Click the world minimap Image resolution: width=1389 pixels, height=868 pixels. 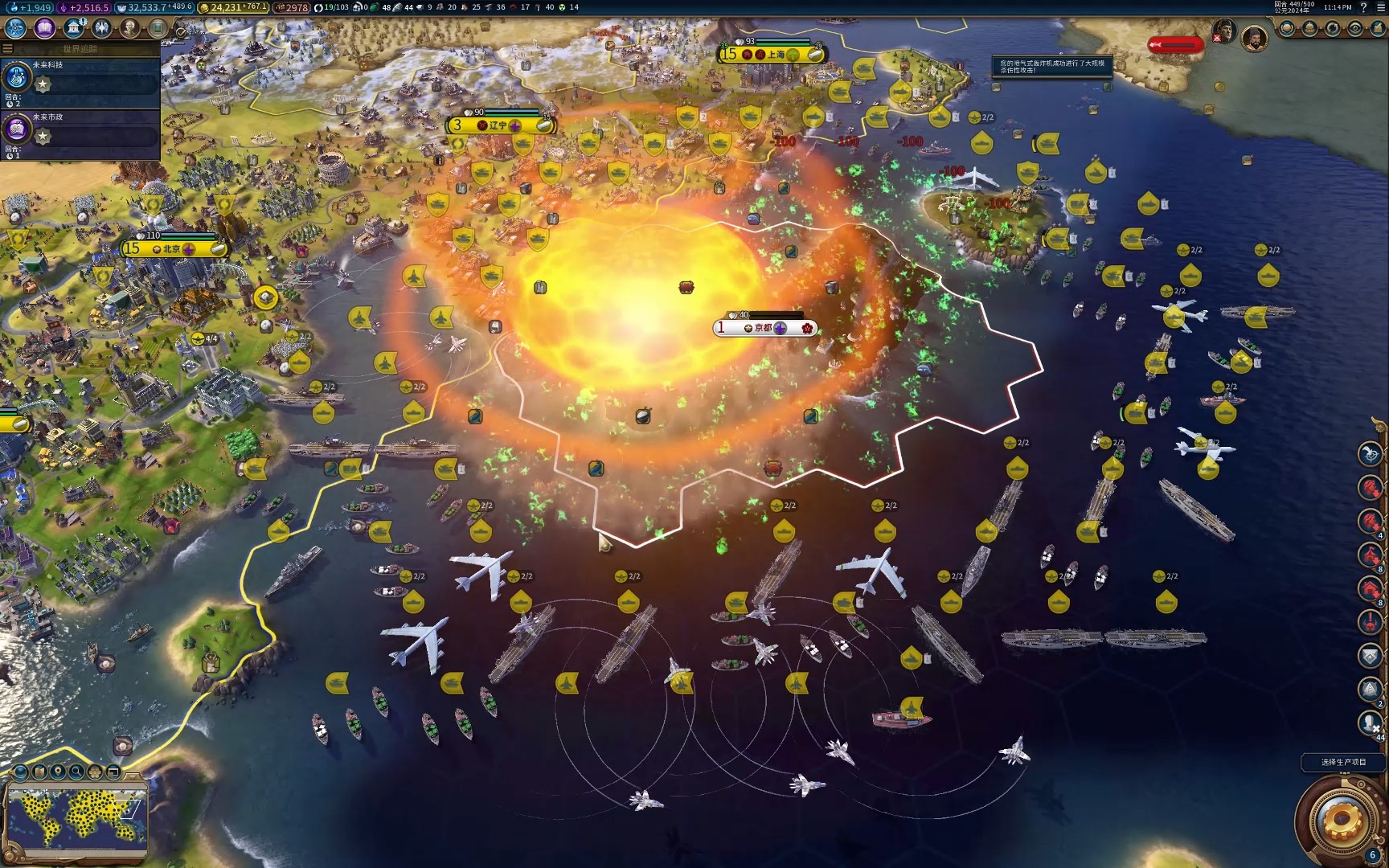pyautogui.click(x=76, y=816)
